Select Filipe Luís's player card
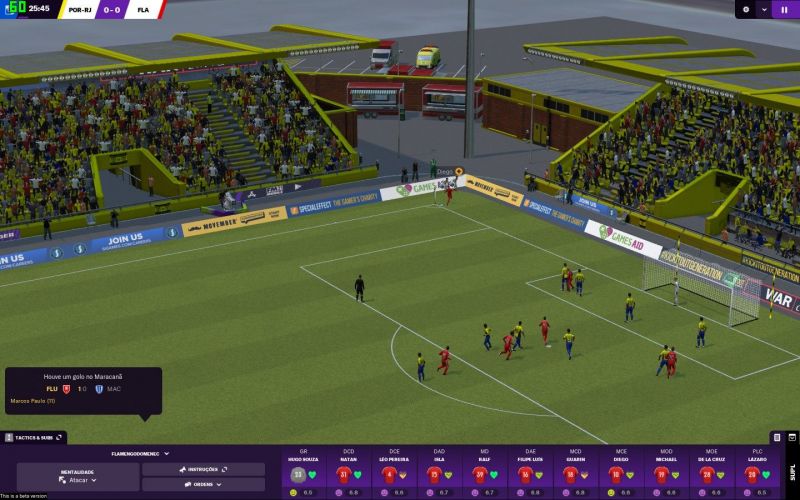This screenshot has height=500, width=800. pyautogui.click(x=531, y=472)
